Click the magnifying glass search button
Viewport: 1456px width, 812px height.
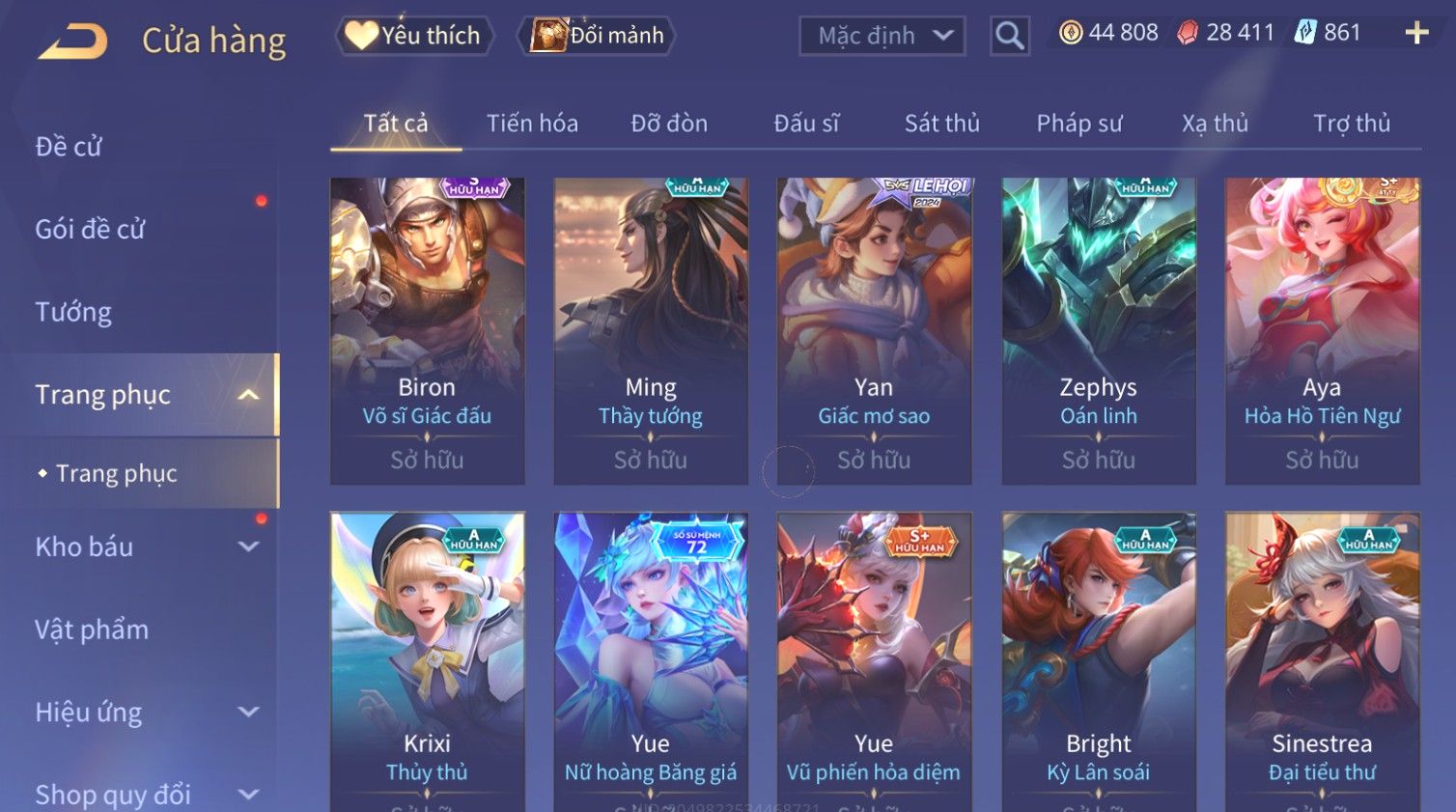tap(1009, 37)
